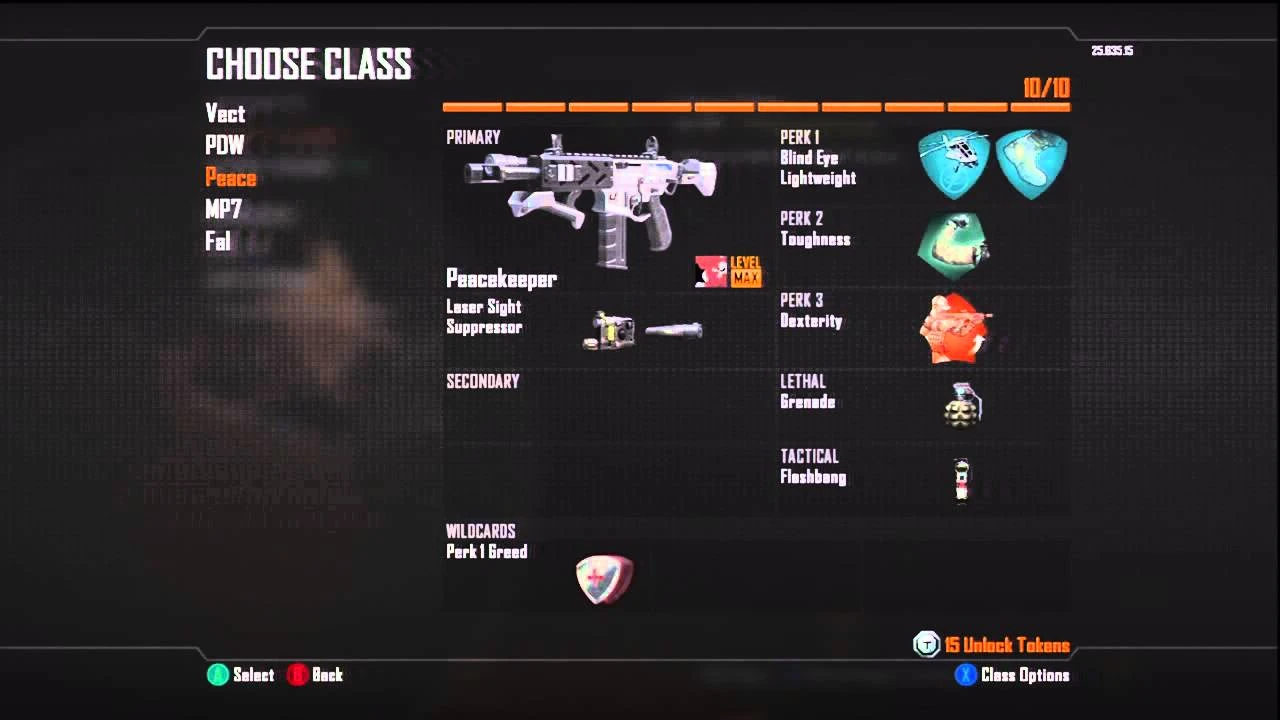The height and width of the screenshot is (720, 1280).
Task: Select the Vect class
Action: pyautogui.click(x=225, y=114)
